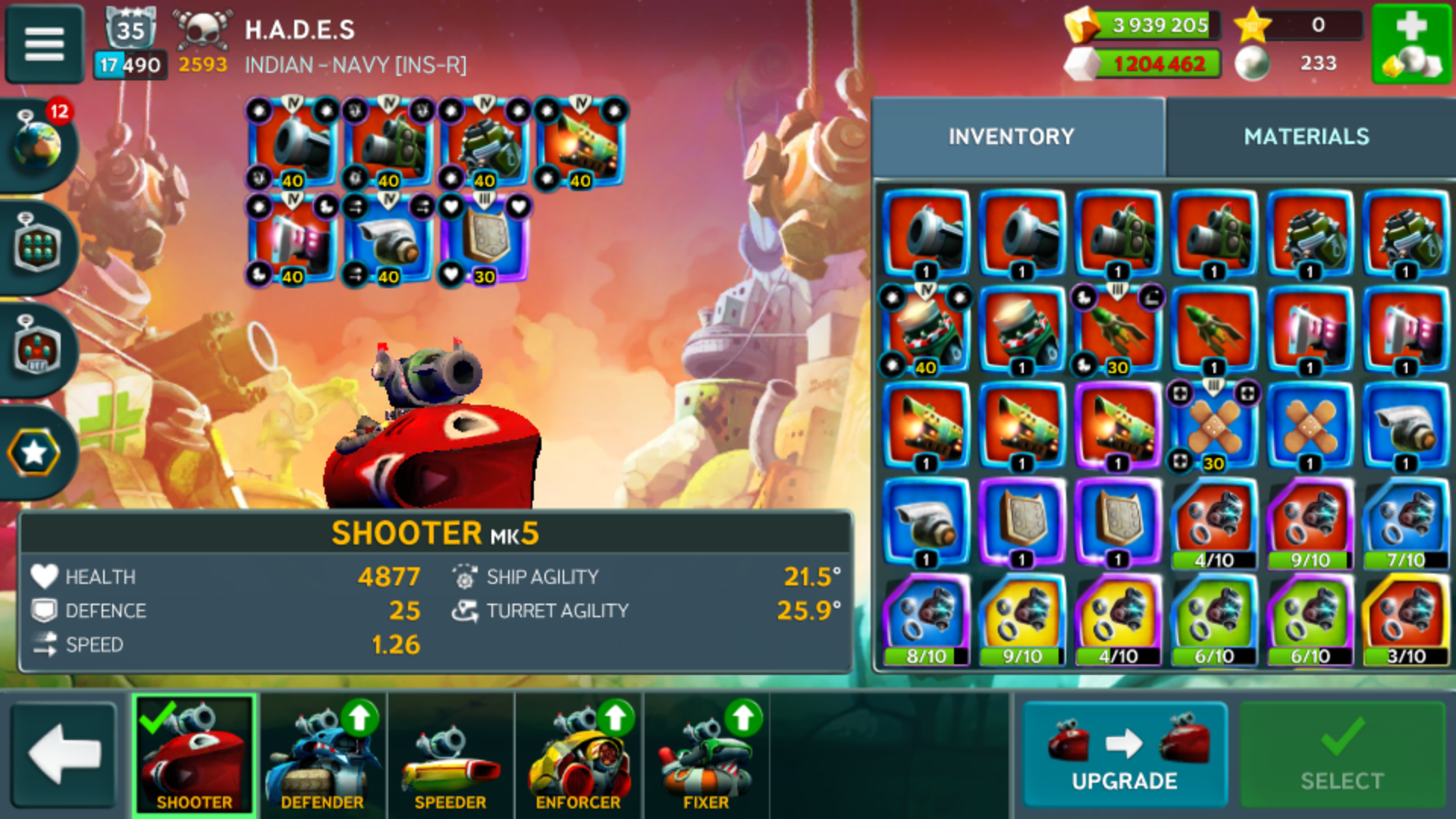
Task: Switch to the Materials tab
Action: coord(1306,136)
